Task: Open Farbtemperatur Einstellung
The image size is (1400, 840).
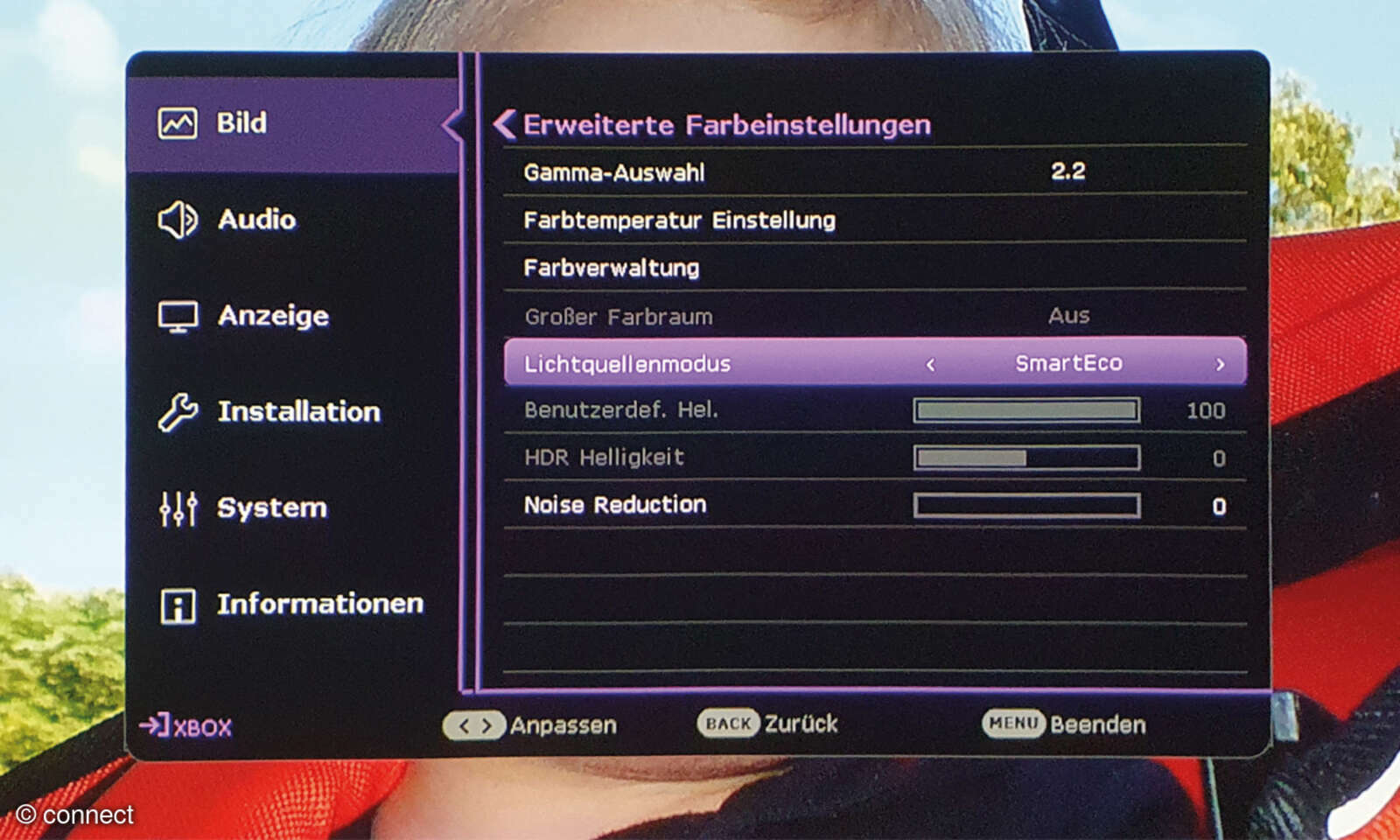Action: (x=680, y=220)
